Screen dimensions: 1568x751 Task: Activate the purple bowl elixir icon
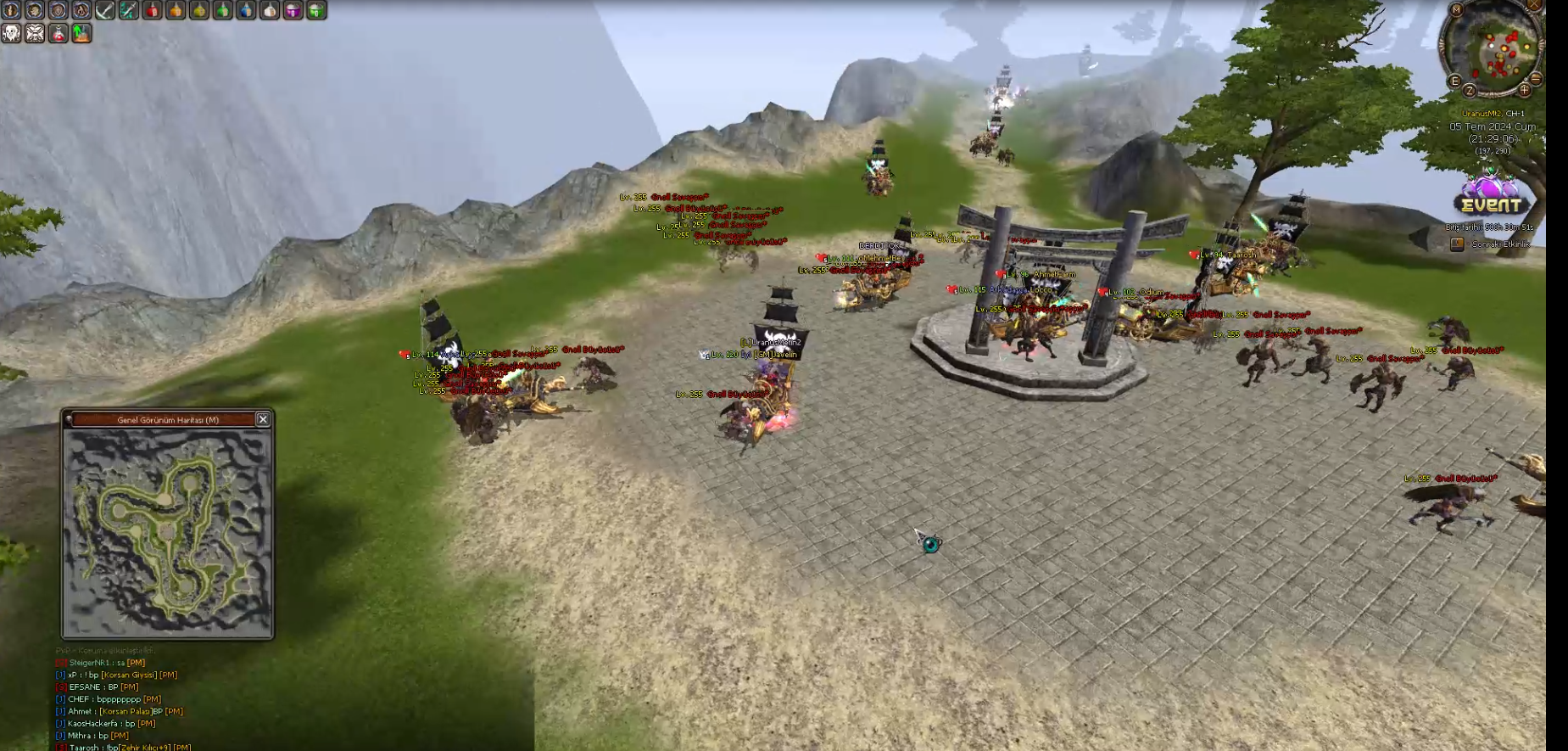(293, 10)
